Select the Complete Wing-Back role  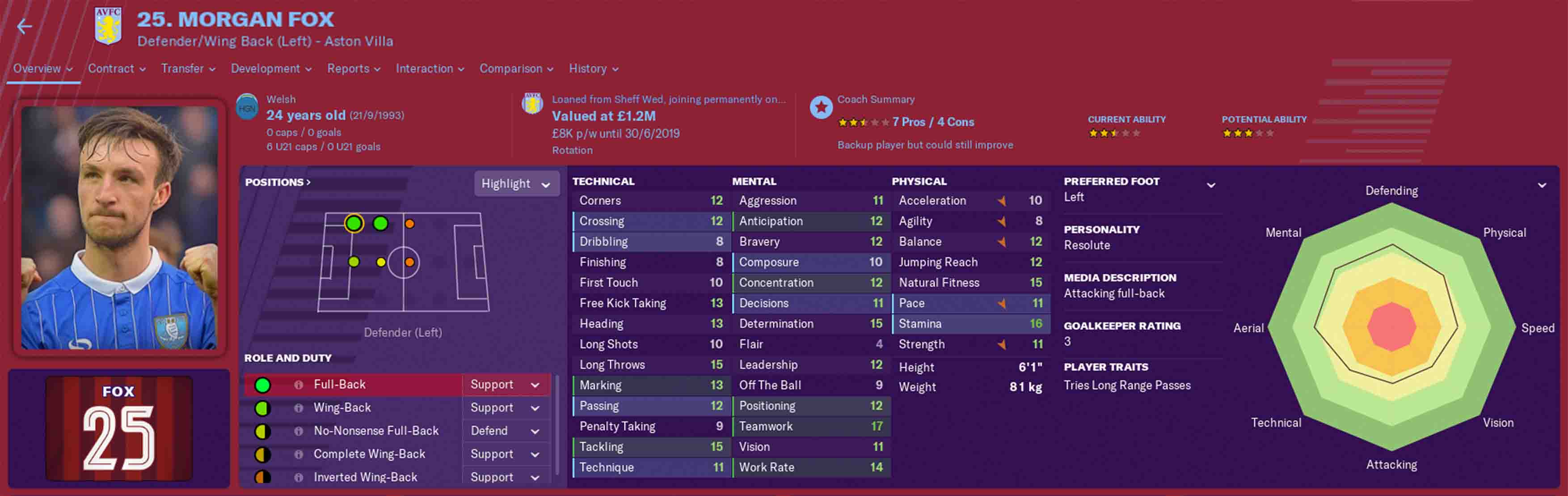(369, 454)
